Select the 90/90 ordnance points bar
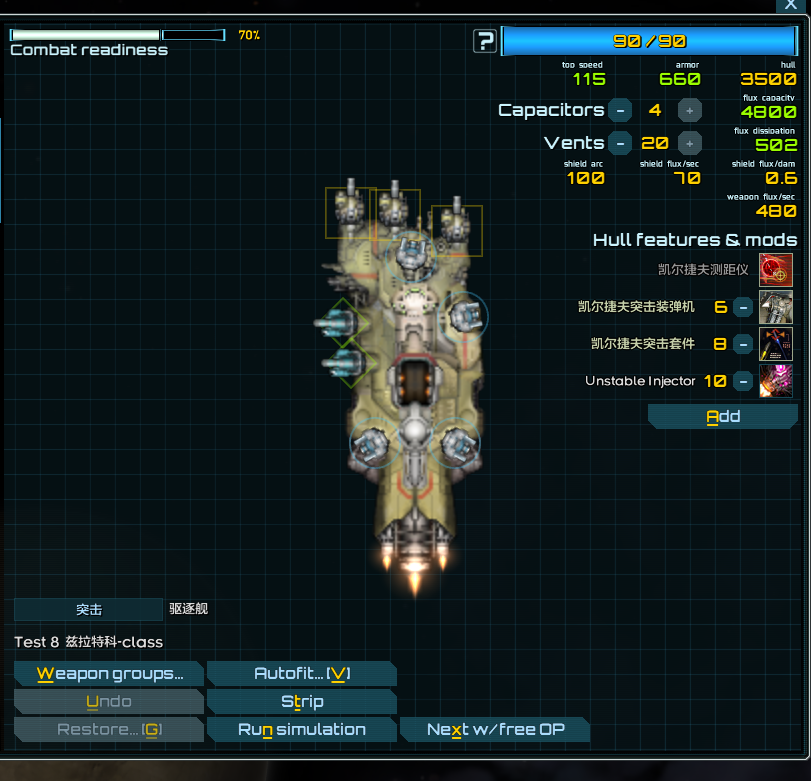Image resolution: width=811 pixels, height=781 pixels. coord(649,41)
